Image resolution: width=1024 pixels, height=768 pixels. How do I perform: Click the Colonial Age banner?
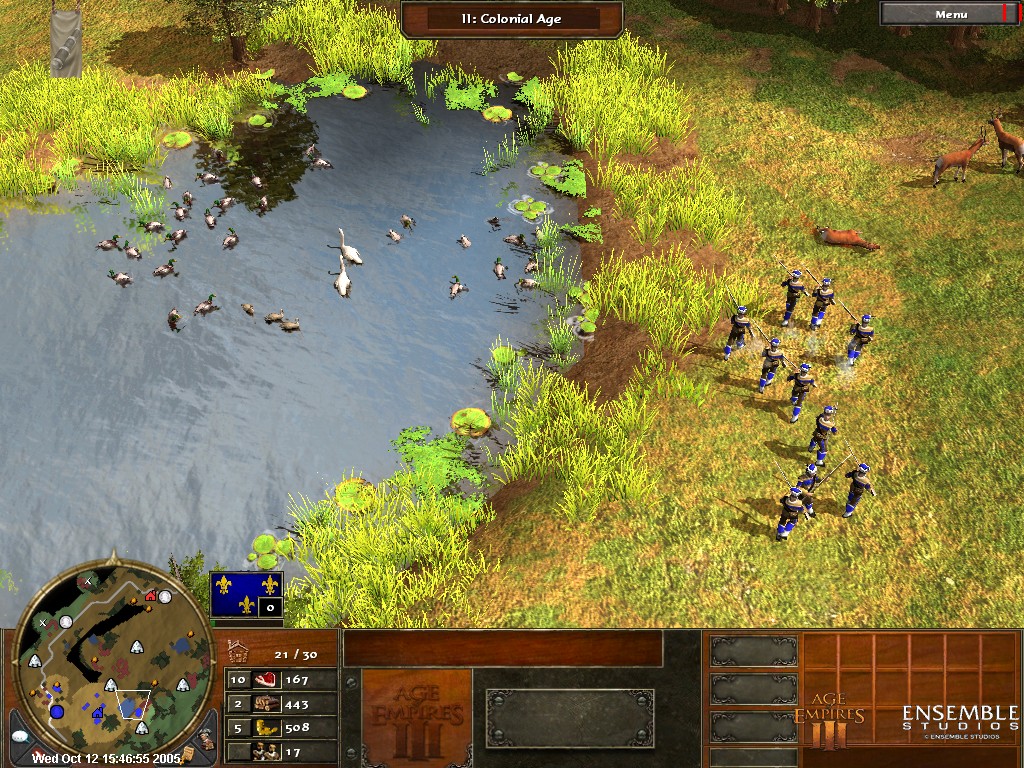(x=512, y=17)
